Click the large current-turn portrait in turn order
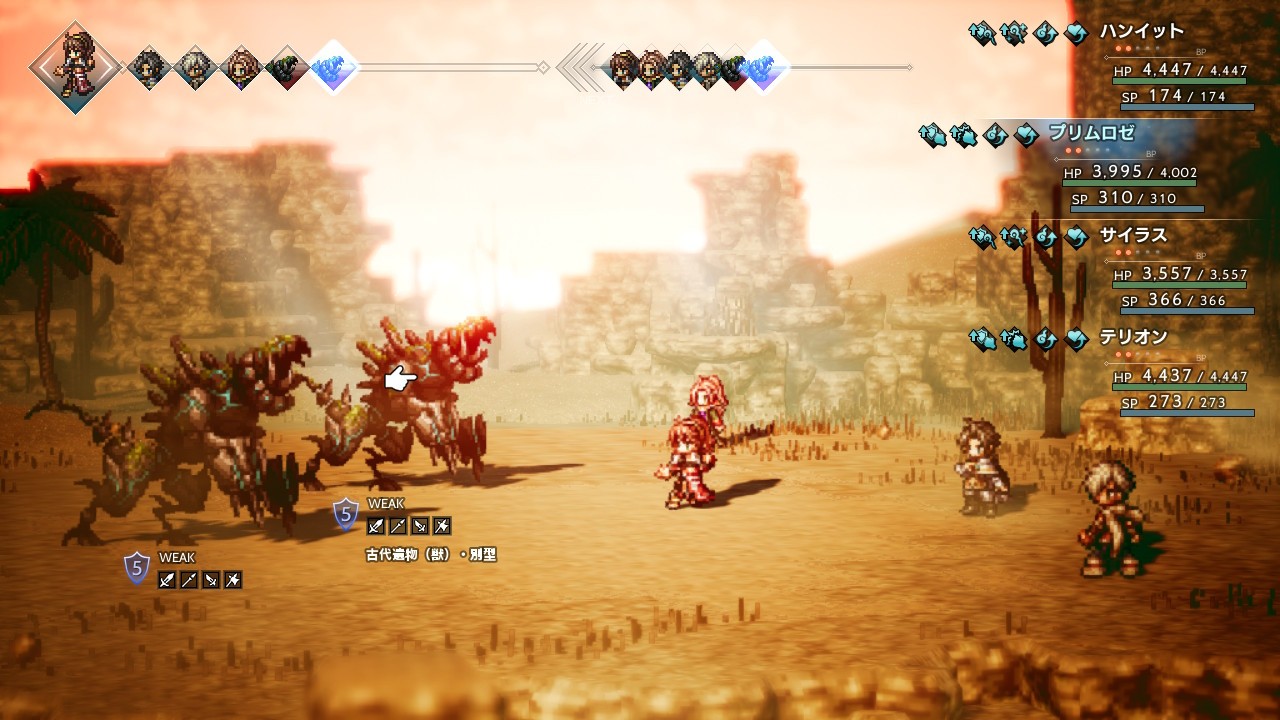 (74, 66)
